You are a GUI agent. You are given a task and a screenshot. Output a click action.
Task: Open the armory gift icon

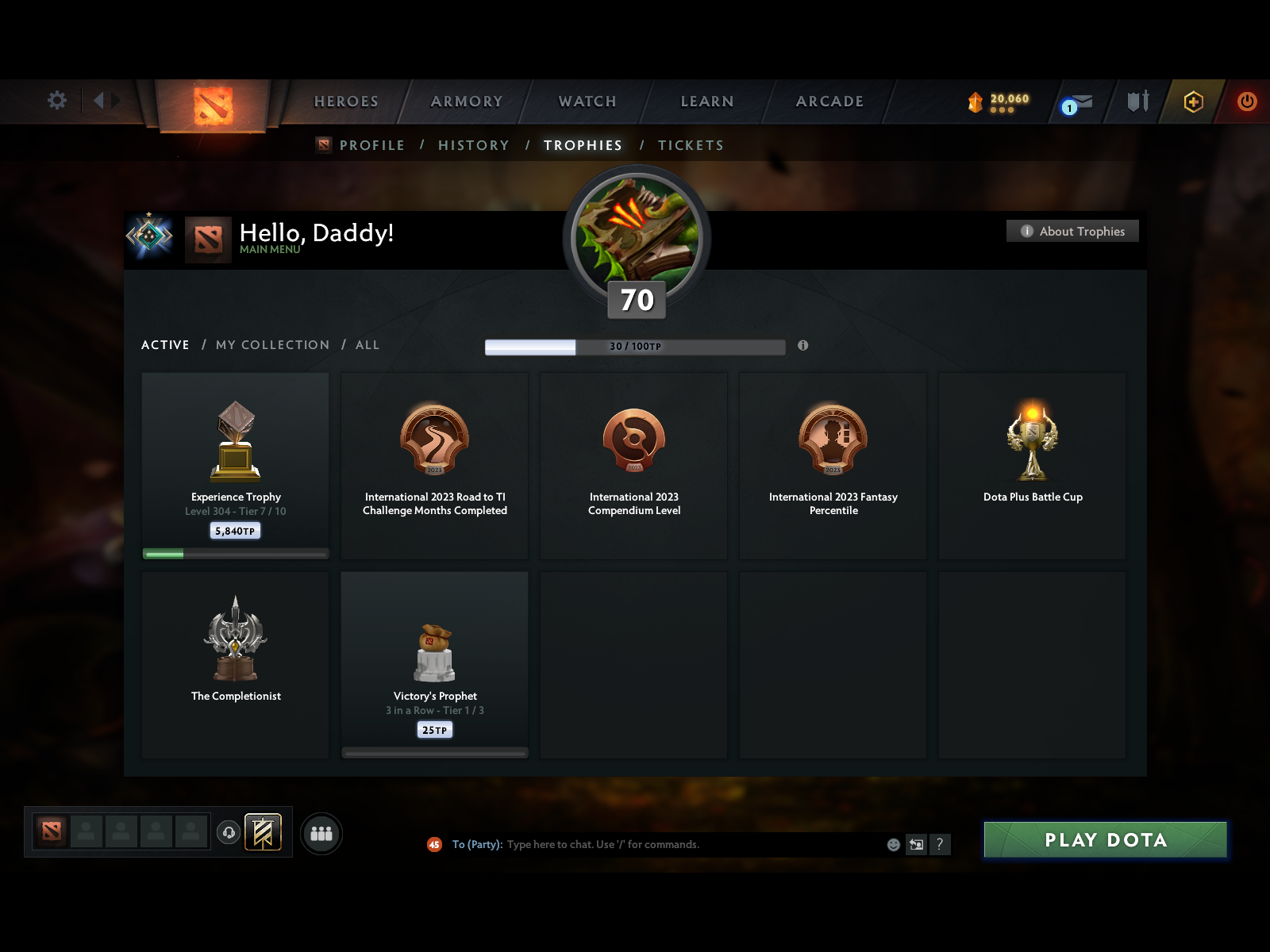(x=1137, y=102)
